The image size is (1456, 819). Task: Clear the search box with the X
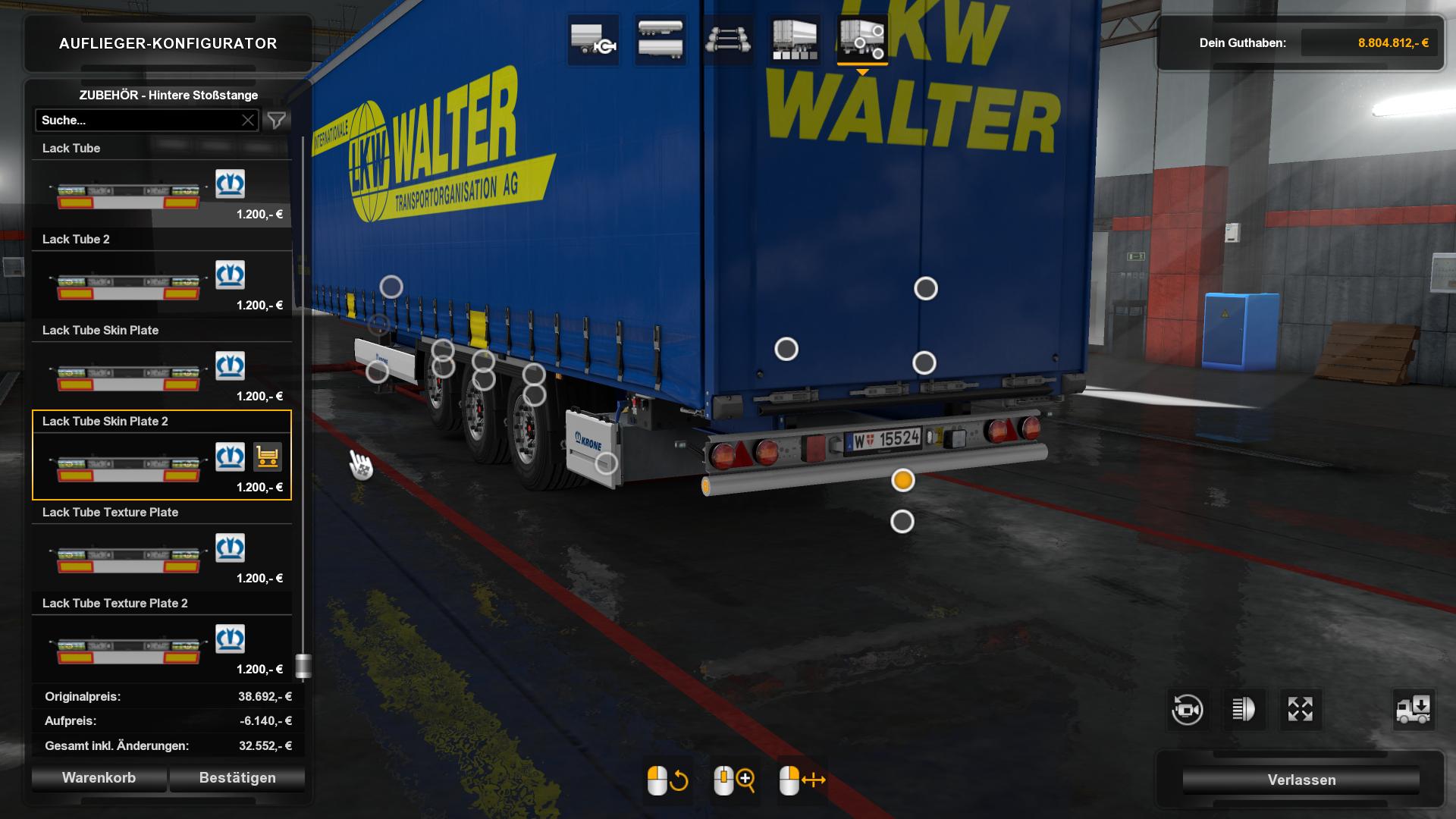click(248, 121)
